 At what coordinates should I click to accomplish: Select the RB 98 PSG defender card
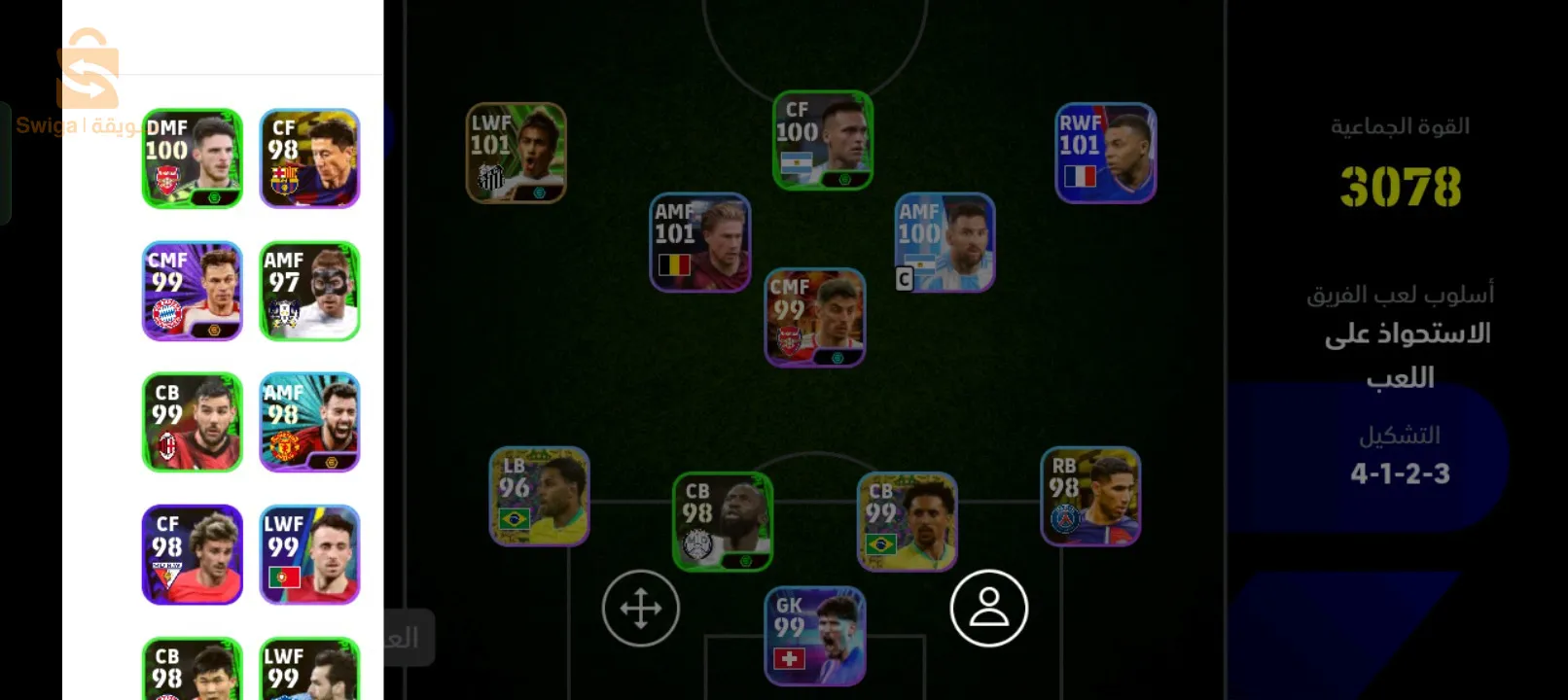point(1089,496)
